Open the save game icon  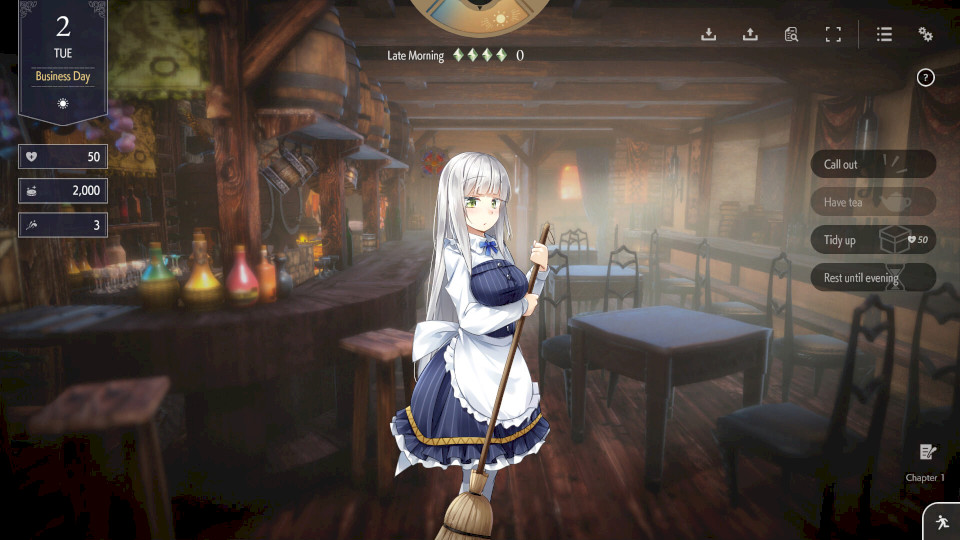pyautogui.click(x=709, y=35)
